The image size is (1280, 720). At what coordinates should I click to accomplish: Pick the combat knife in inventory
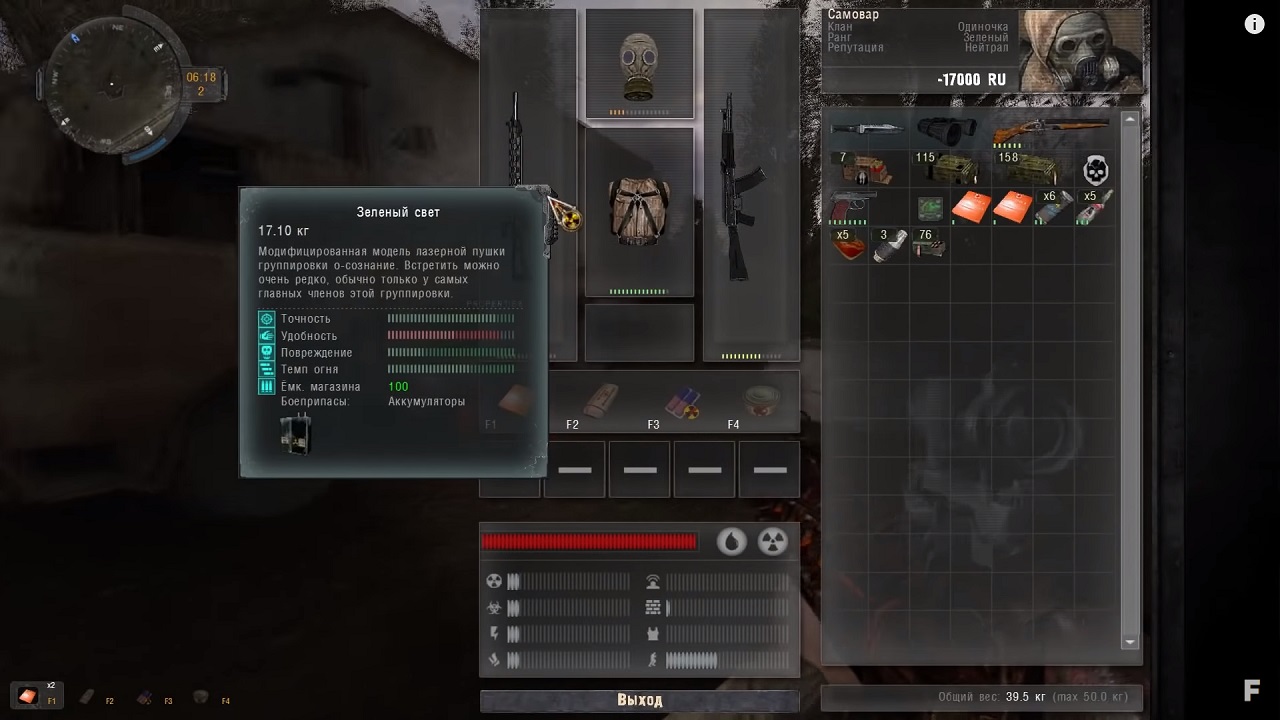(x=866, y=129)
